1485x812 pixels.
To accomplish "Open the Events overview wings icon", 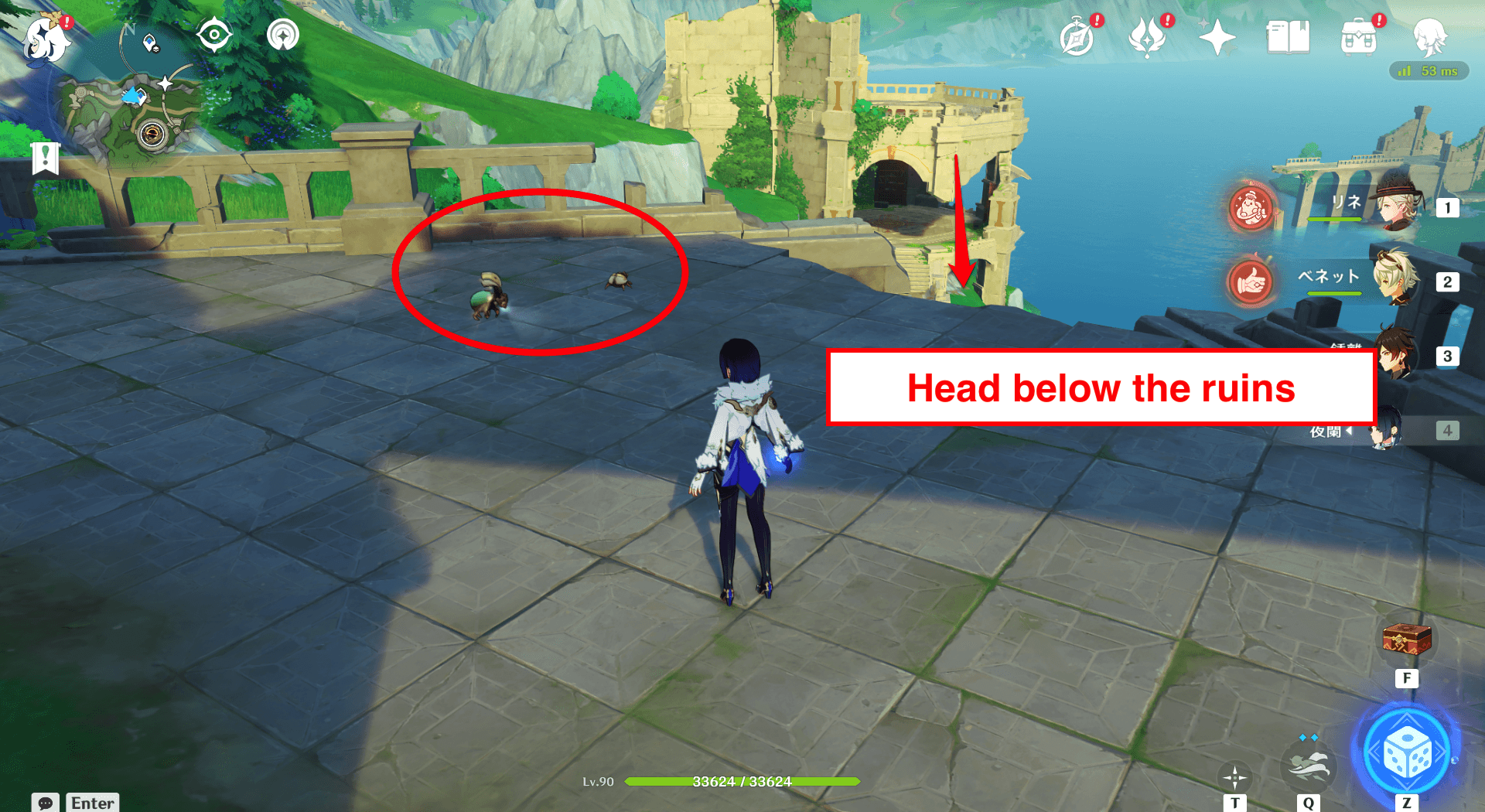I will [x=1149, y=35].
